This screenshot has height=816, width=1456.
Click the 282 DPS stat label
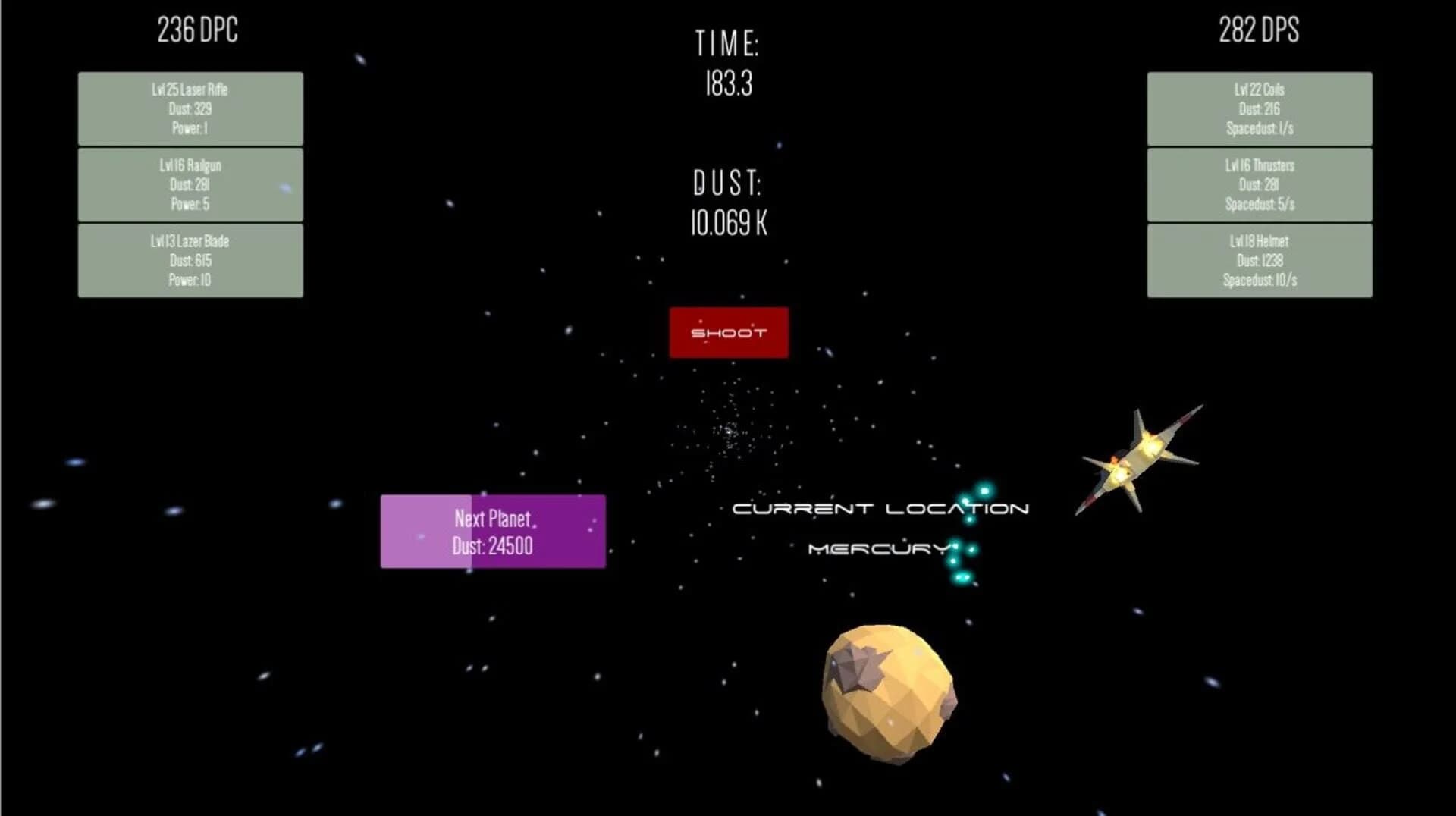coord(1258,30)
